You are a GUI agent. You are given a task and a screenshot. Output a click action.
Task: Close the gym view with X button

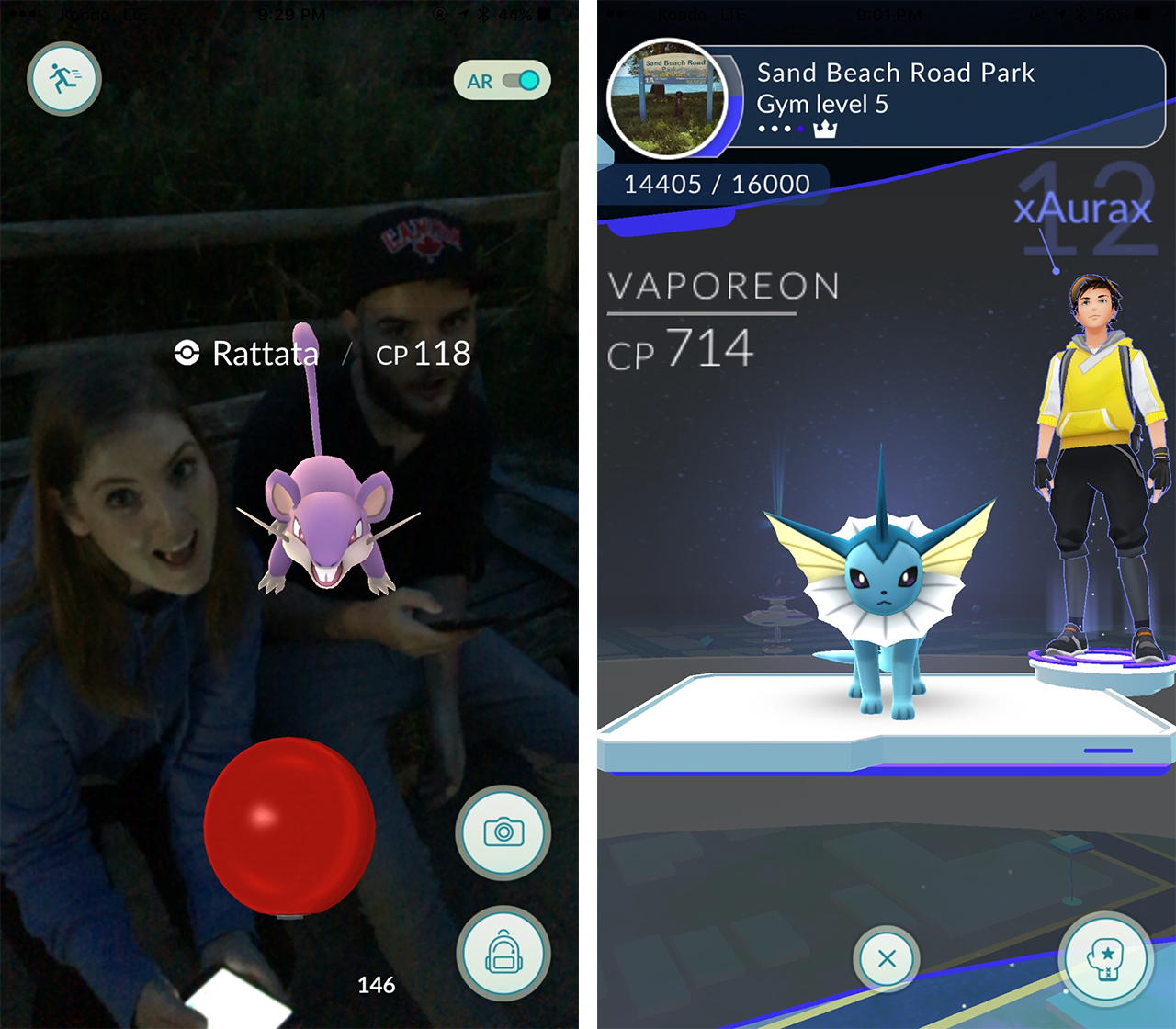pyautogui.click(x=887, y=959)
